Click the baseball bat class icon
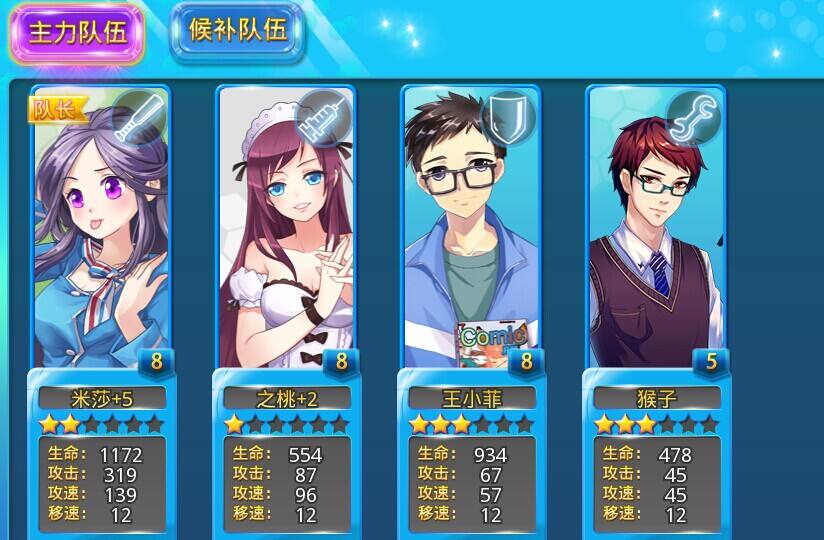The image size is (824, 540). 137,117
